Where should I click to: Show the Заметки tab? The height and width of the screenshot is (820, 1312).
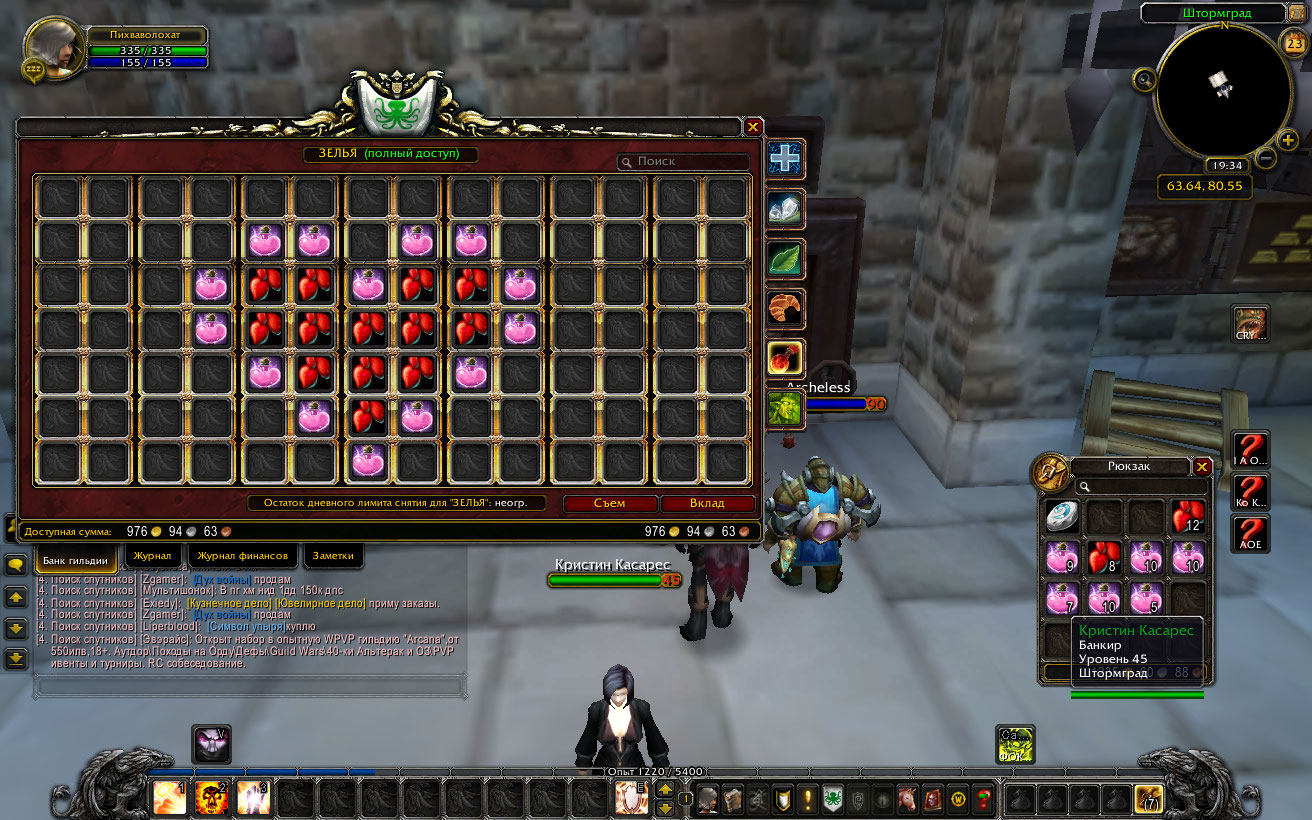[x=333, y=556]
